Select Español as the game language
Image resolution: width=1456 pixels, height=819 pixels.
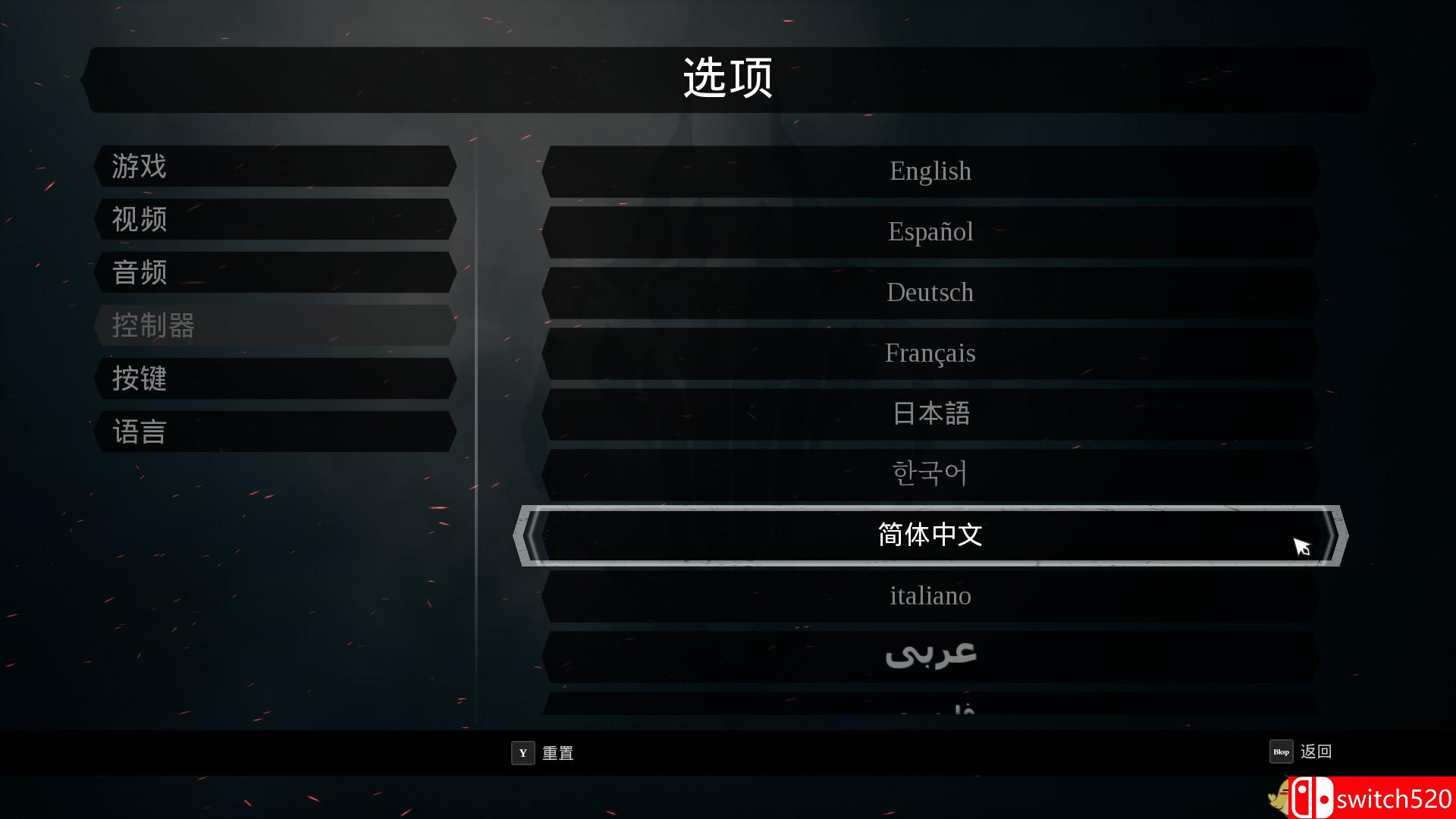(x=930, y=232)
